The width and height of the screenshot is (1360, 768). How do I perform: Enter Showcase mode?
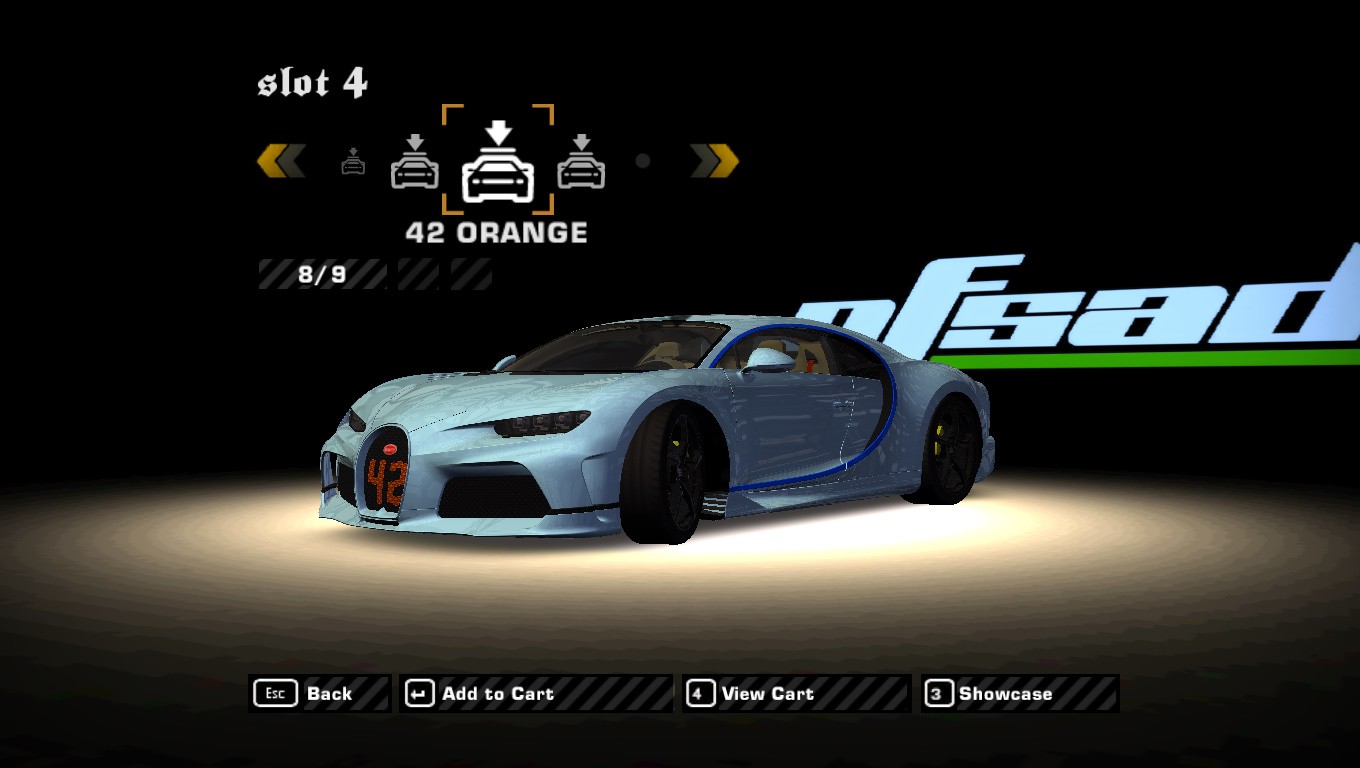[x=1019, y=693]
